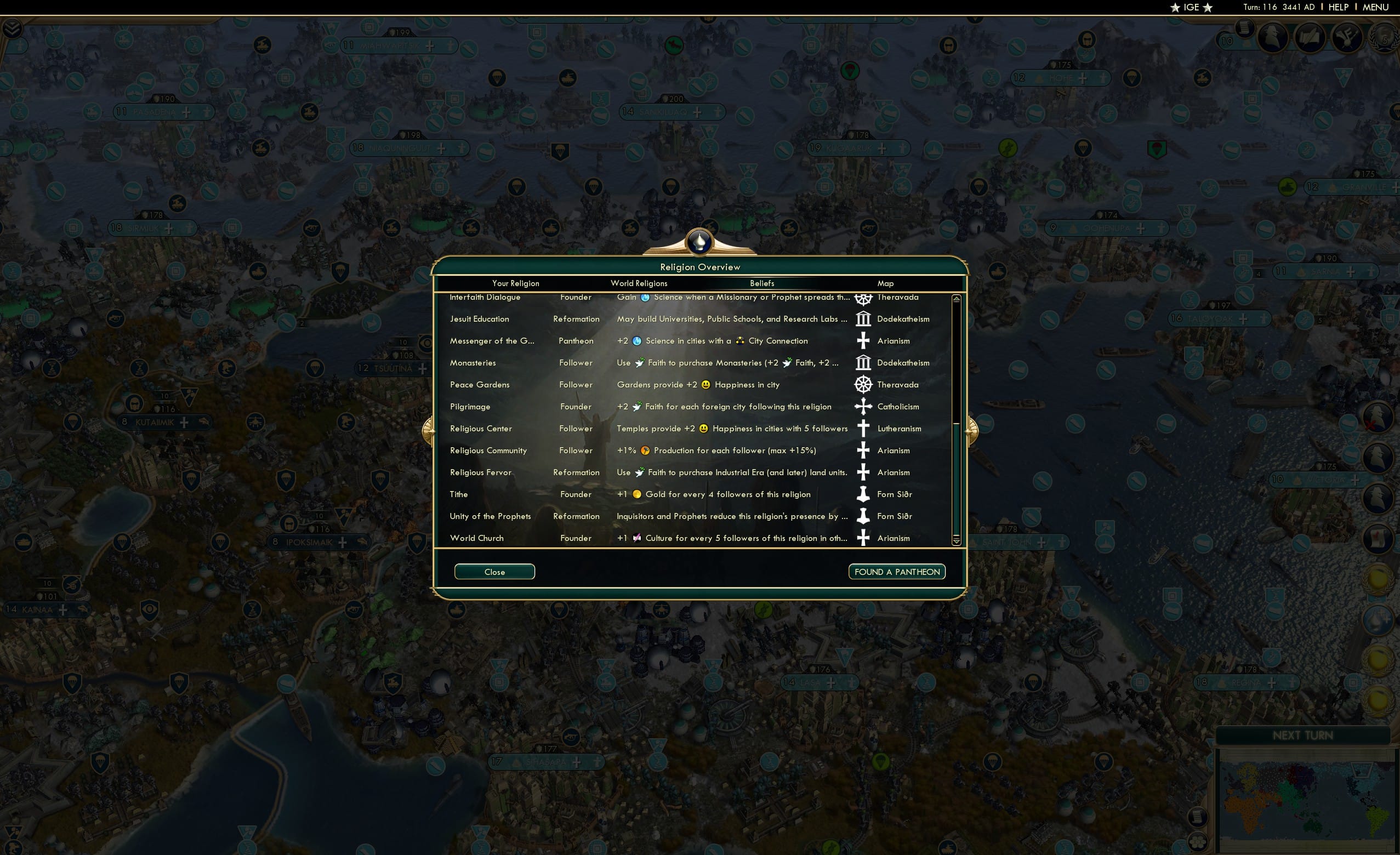Viewport: 1400px width, 855px height.
Task: Close the Religion Overview dialog
Action: [494, 572]
